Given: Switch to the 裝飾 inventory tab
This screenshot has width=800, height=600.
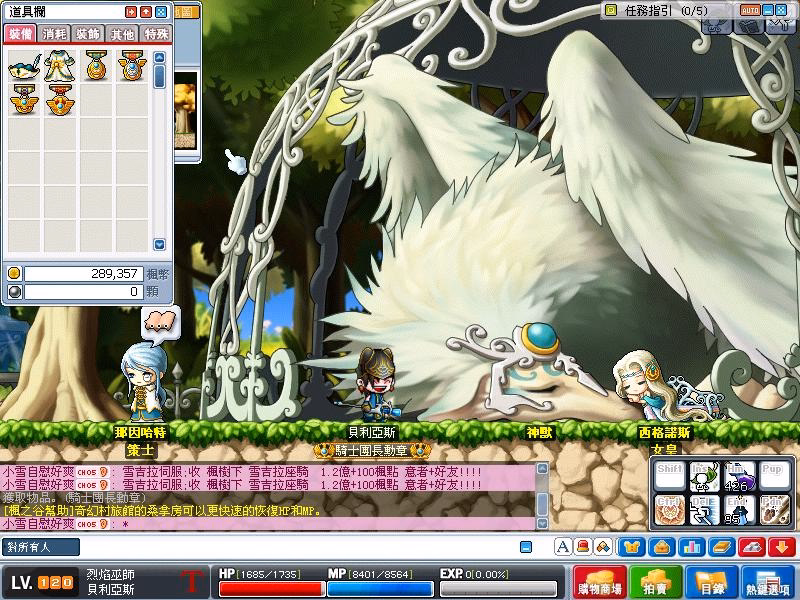Looking at the screenshot, I should pos(89,34).
